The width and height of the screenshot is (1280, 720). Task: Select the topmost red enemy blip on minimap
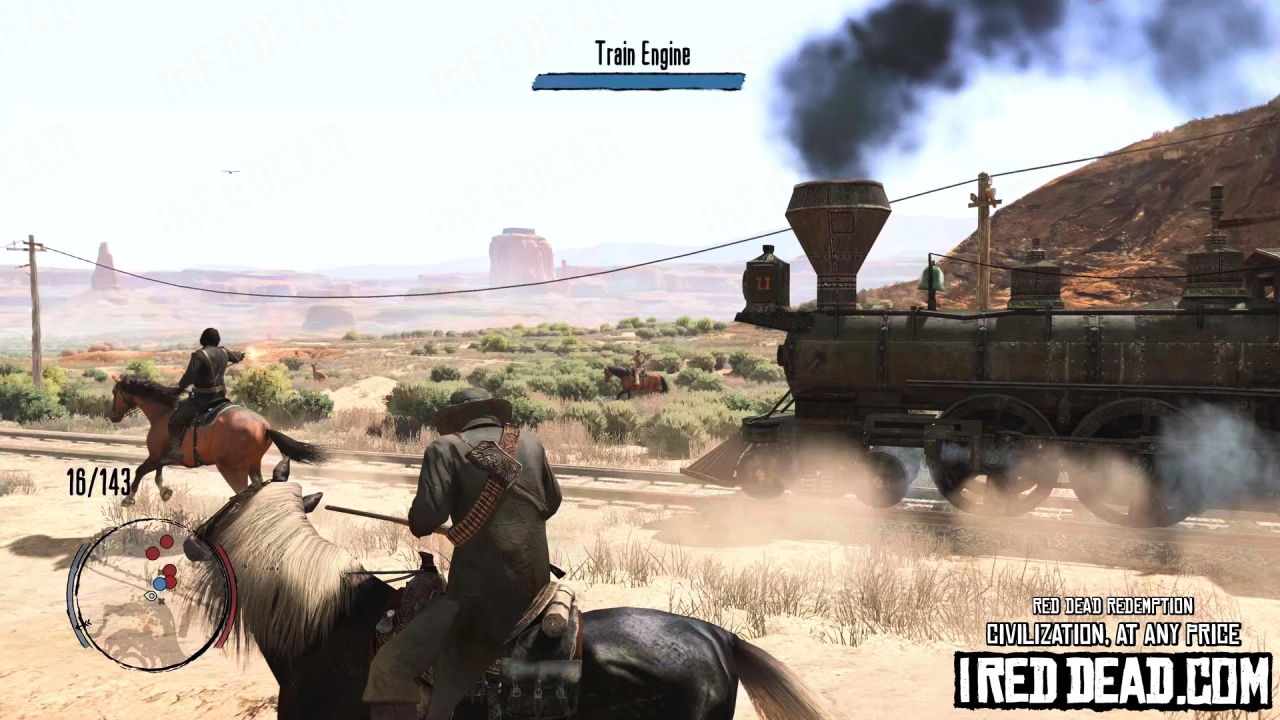click(166, 543)
